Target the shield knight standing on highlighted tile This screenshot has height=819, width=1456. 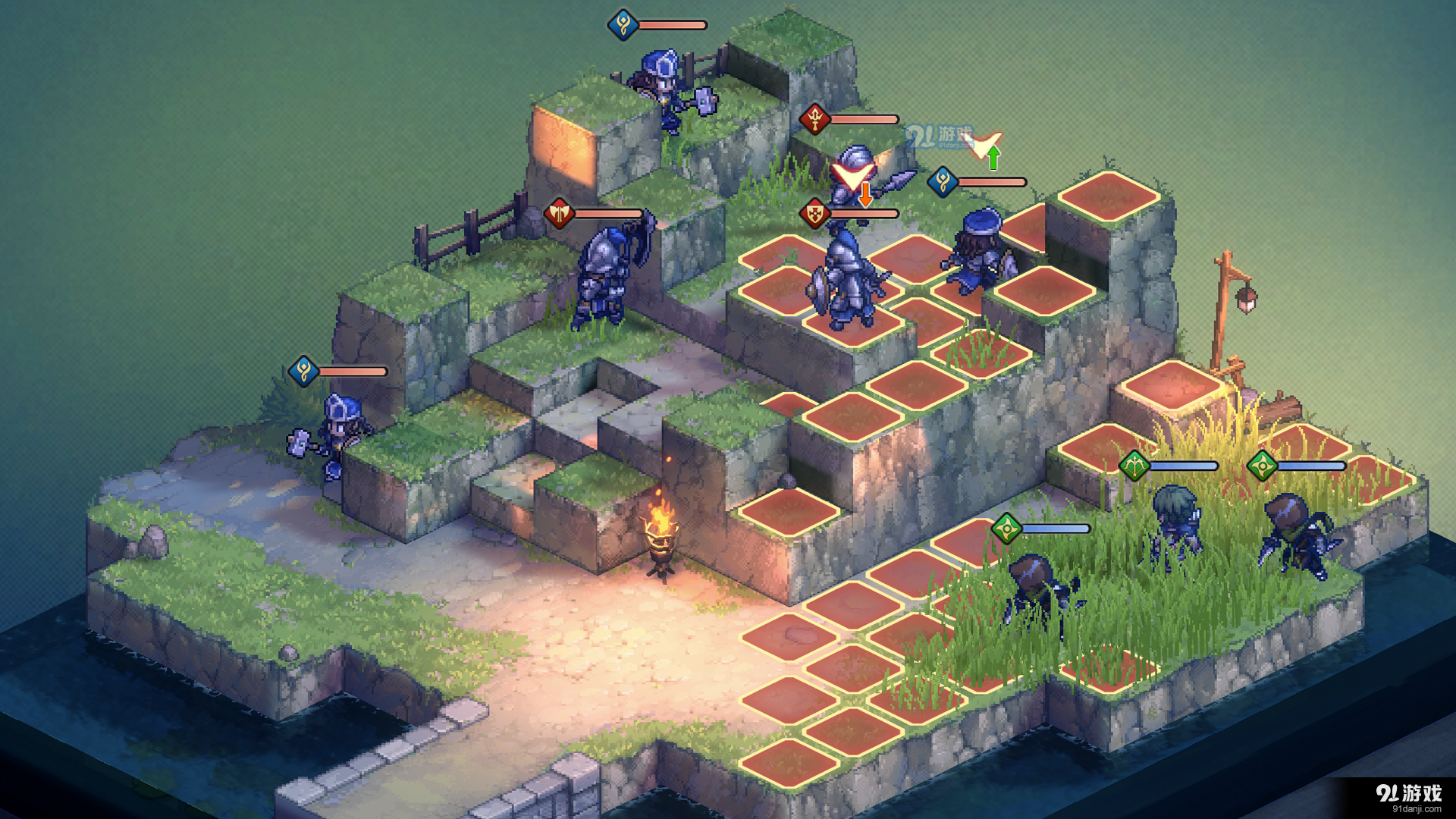848,281
